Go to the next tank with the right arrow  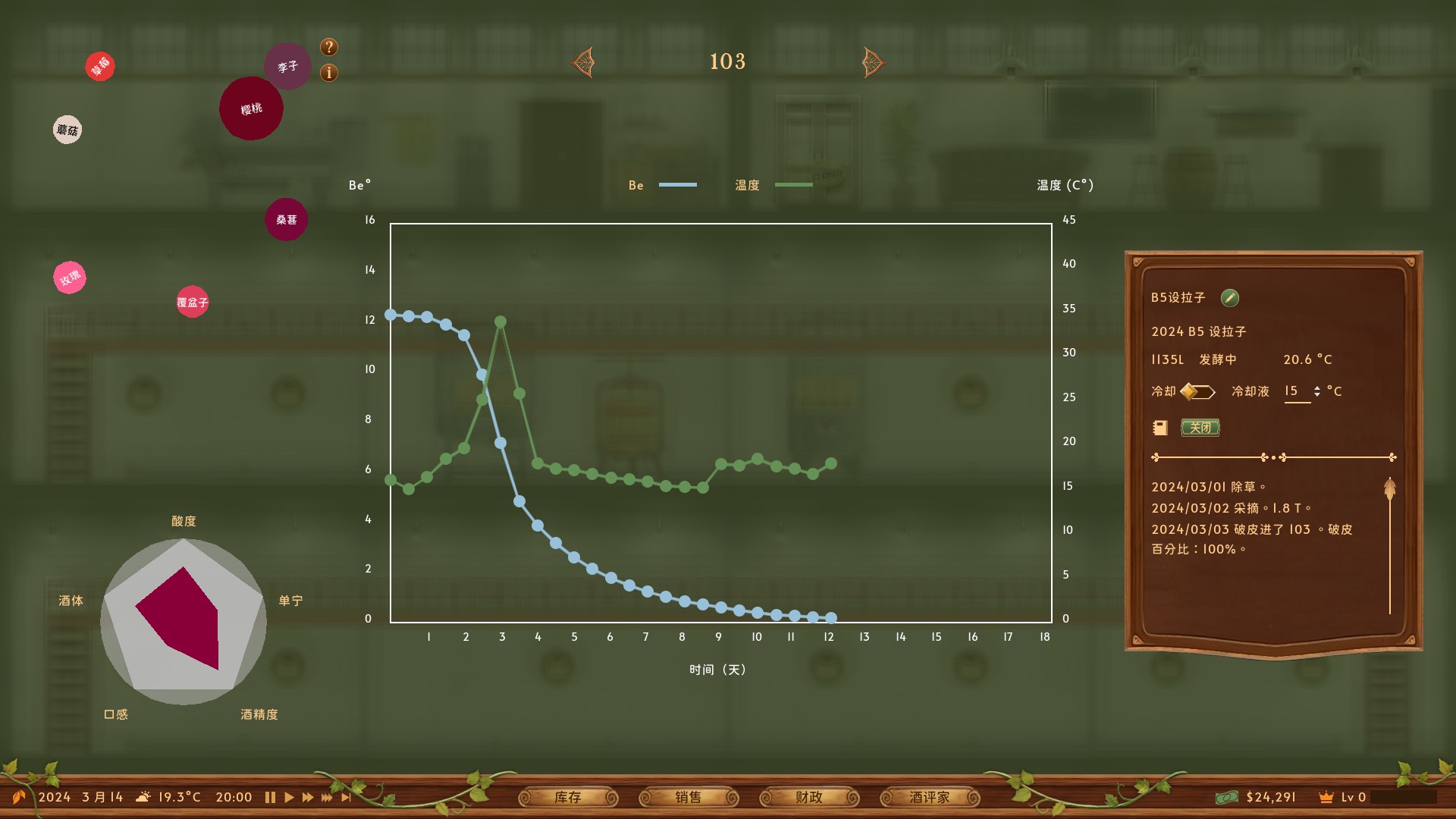click(873, 62)
